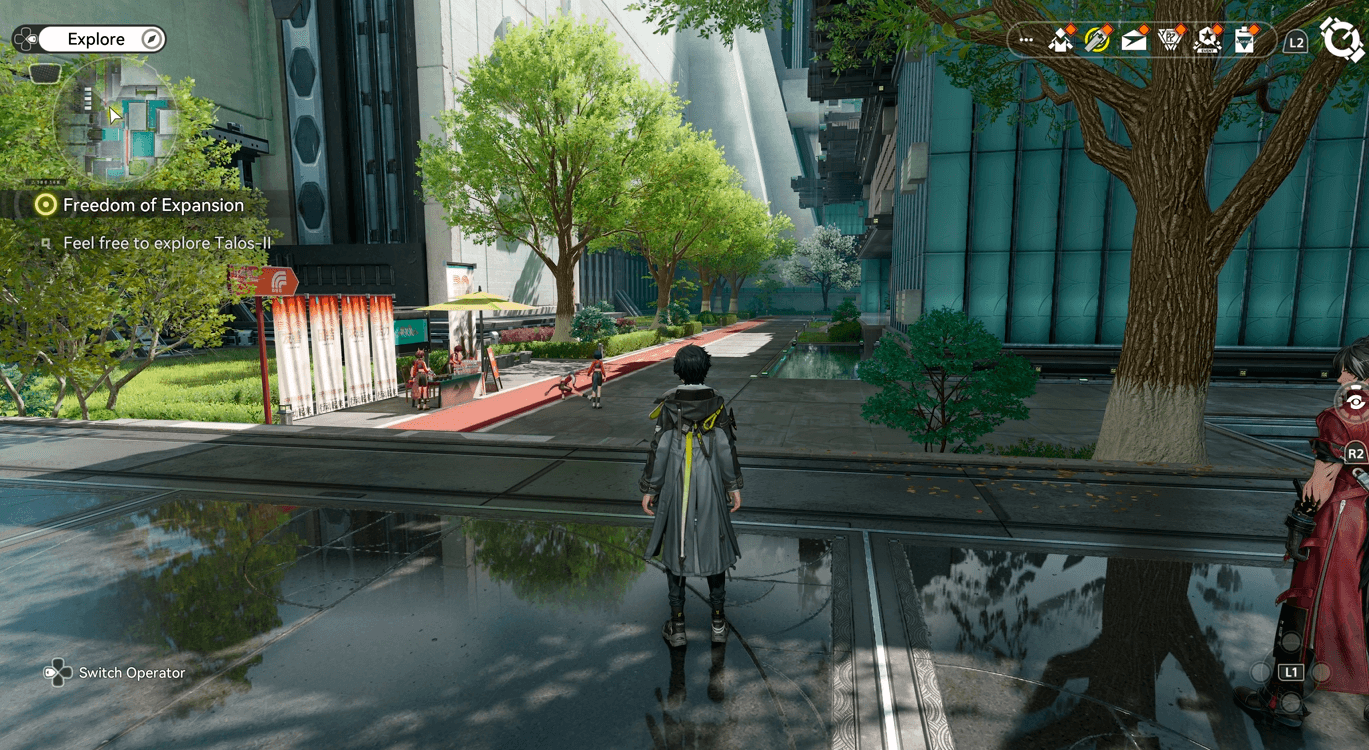This screenshot has width=1369, height=750.
Task: Click the quest marker ring icon
Action: (45, 205)
